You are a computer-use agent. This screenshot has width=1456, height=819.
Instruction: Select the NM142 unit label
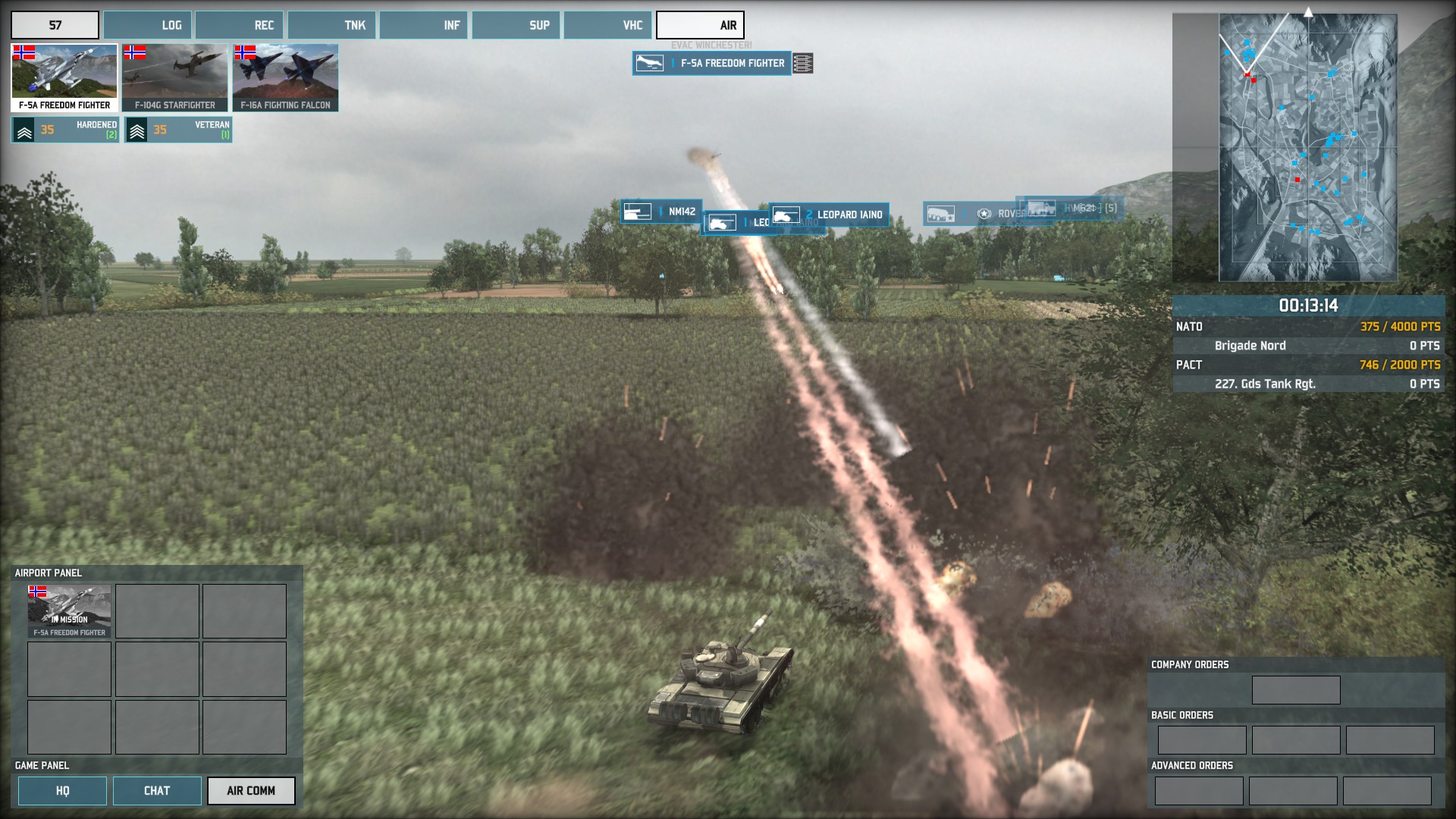(661, 212)
